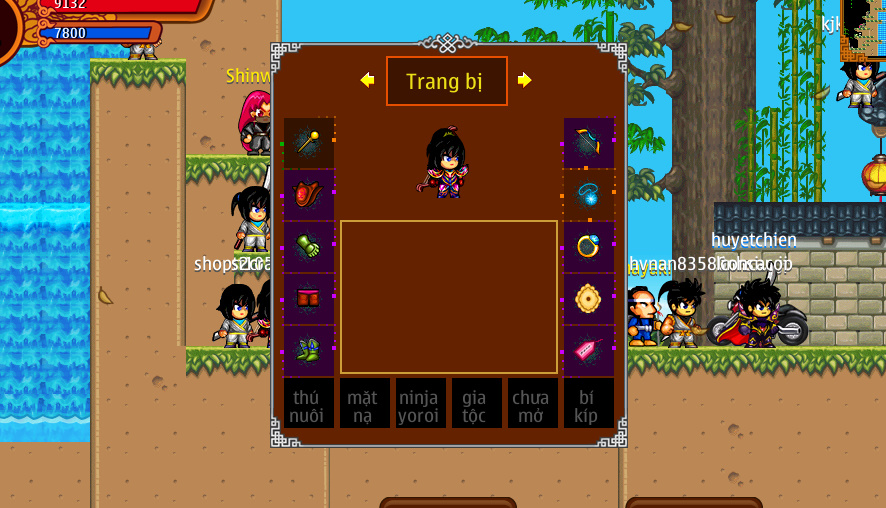Select the red armor equipment slot
Screen dimensions: 886x508
[x=308, y=195]
